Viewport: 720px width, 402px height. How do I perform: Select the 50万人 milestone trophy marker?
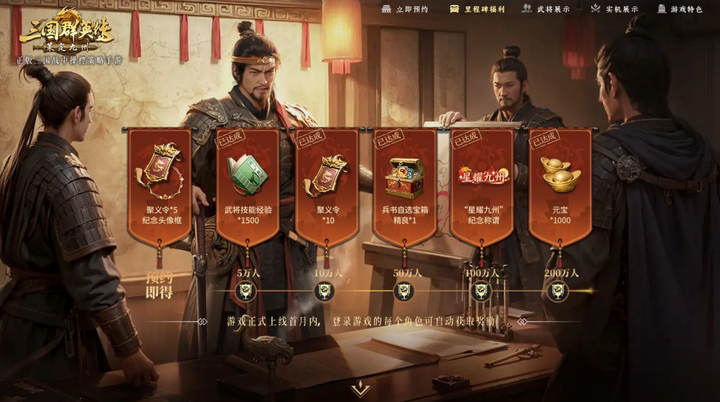click(403, 291)
